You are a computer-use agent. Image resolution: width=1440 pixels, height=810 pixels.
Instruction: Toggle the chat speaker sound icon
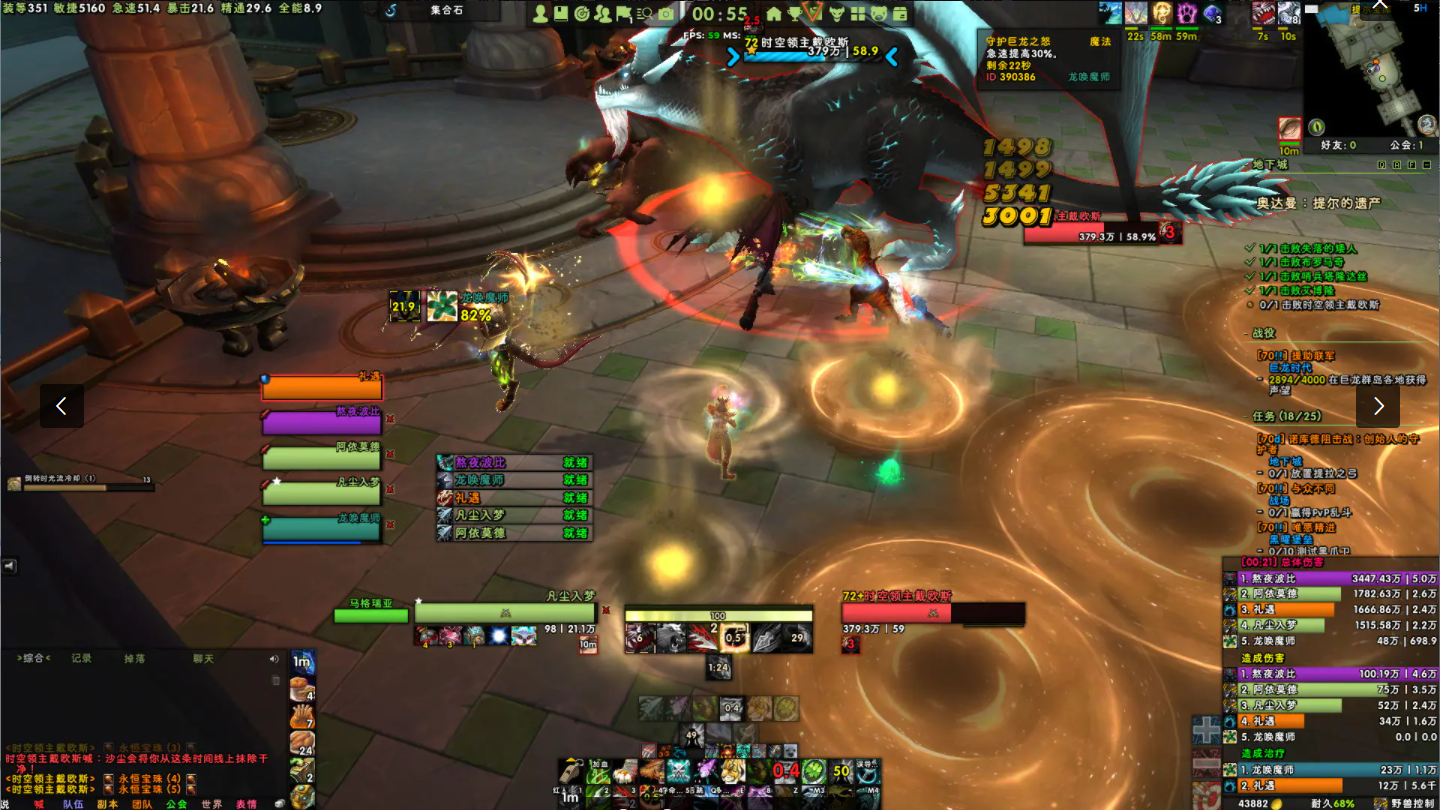(x=274, y=659)
